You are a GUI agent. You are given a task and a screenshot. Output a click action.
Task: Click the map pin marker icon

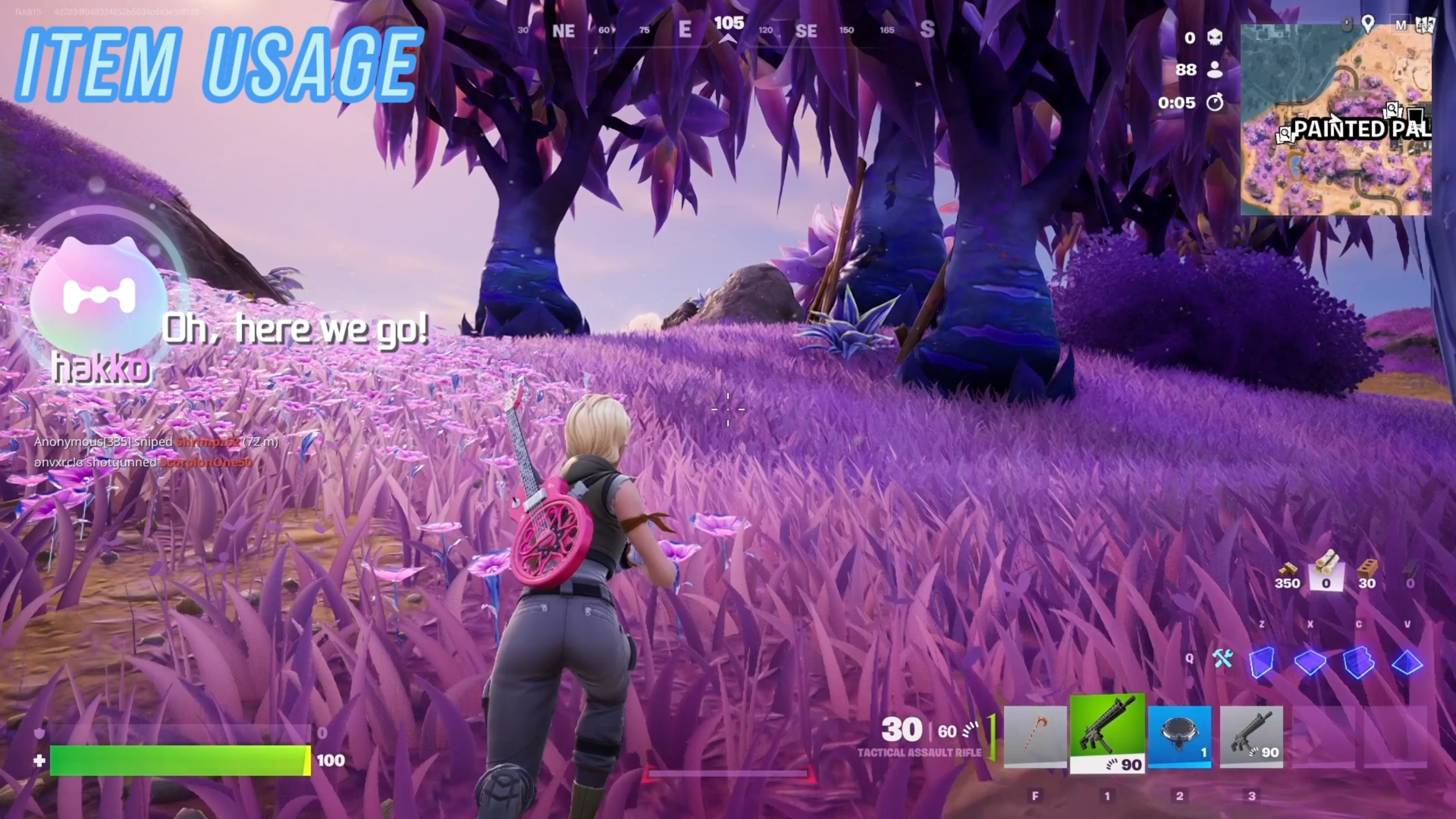click(x=1368, y=24)
